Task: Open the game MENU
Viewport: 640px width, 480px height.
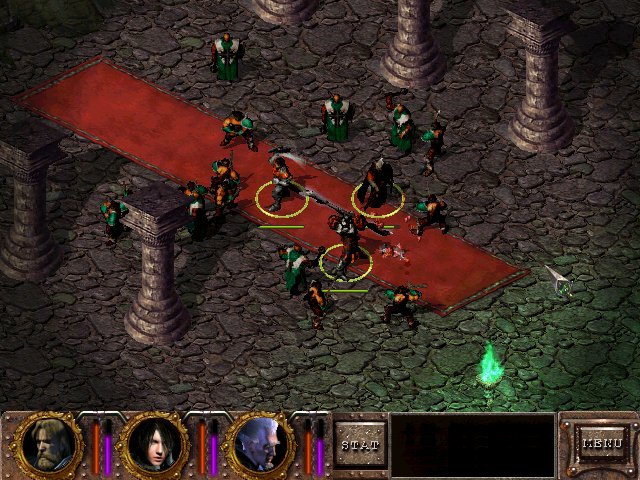Action: tap(602, 442)
